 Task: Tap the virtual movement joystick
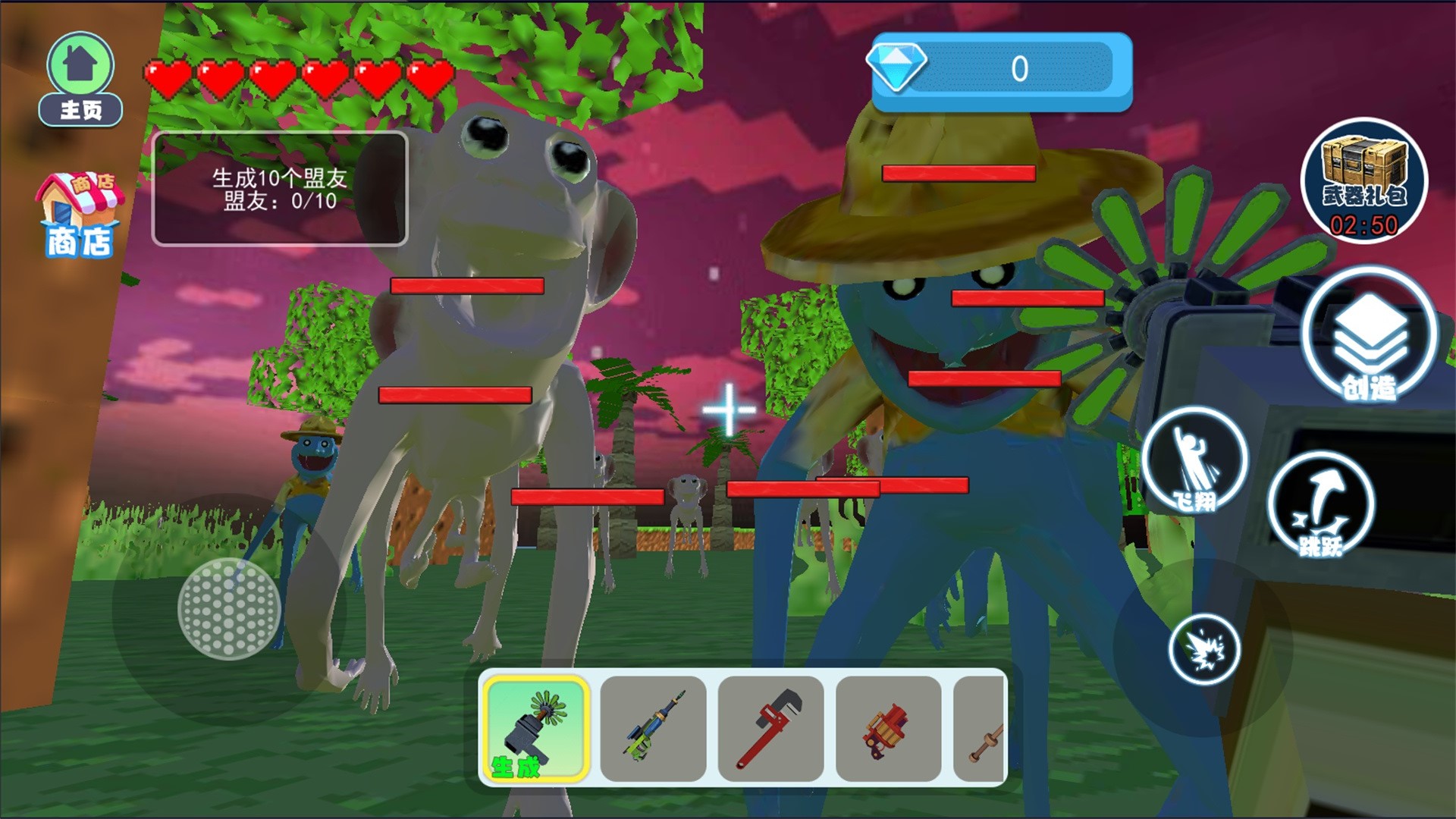point(229,609)
